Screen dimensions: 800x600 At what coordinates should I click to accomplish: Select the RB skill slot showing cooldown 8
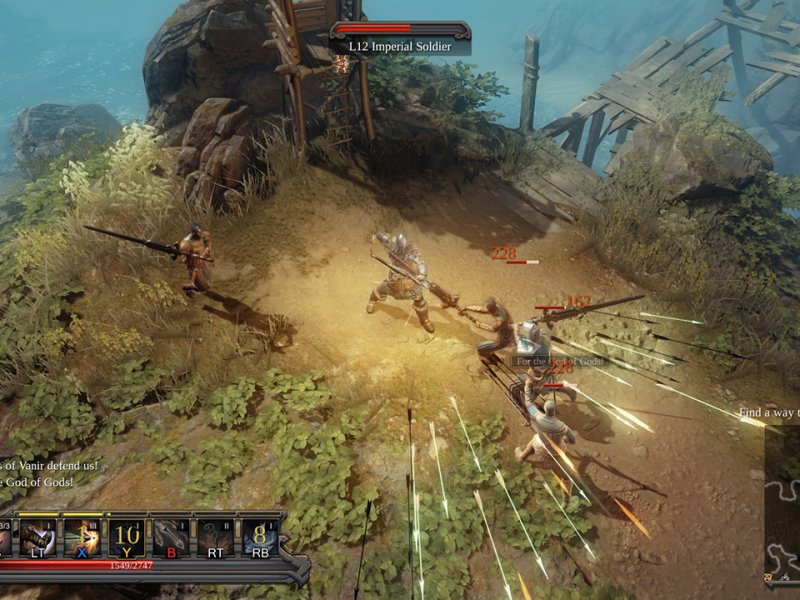[259, 537]
